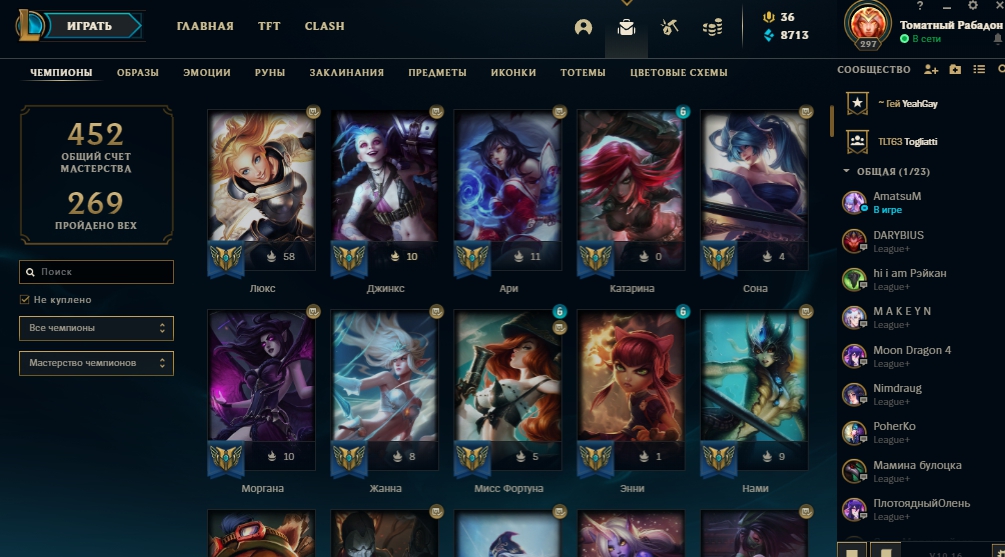Collapse the ОБЩАЯ friends group
Image resolution: width=1005 pixels, height=557 pixels.
click(x=848, y=172)
